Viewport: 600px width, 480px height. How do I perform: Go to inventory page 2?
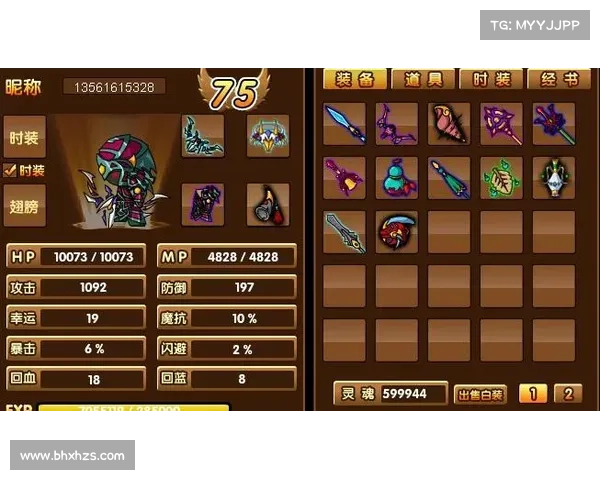pyautogui.click(x=567, y=394)
